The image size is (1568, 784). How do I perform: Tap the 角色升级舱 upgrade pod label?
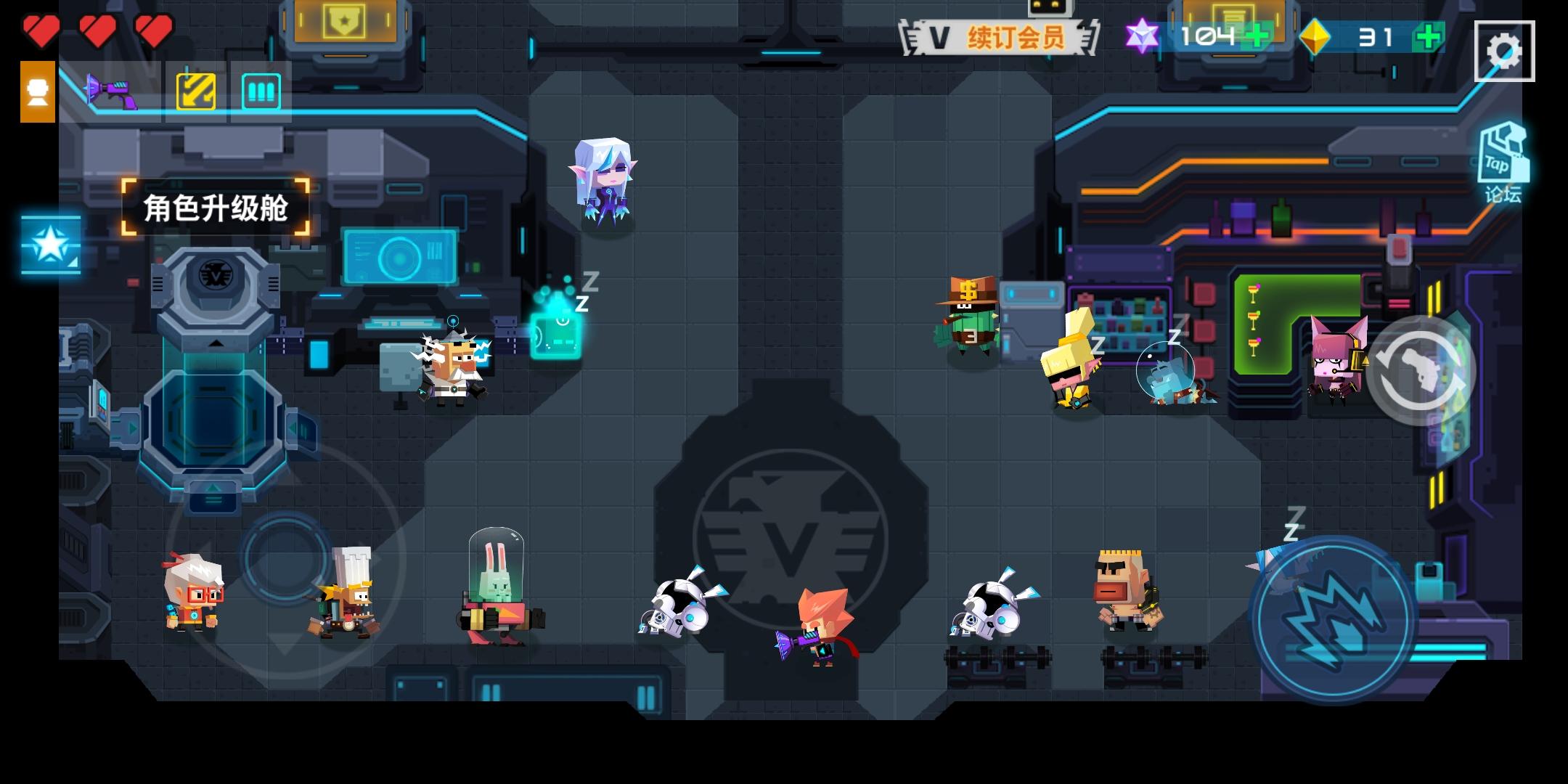(x=215, y=205)
